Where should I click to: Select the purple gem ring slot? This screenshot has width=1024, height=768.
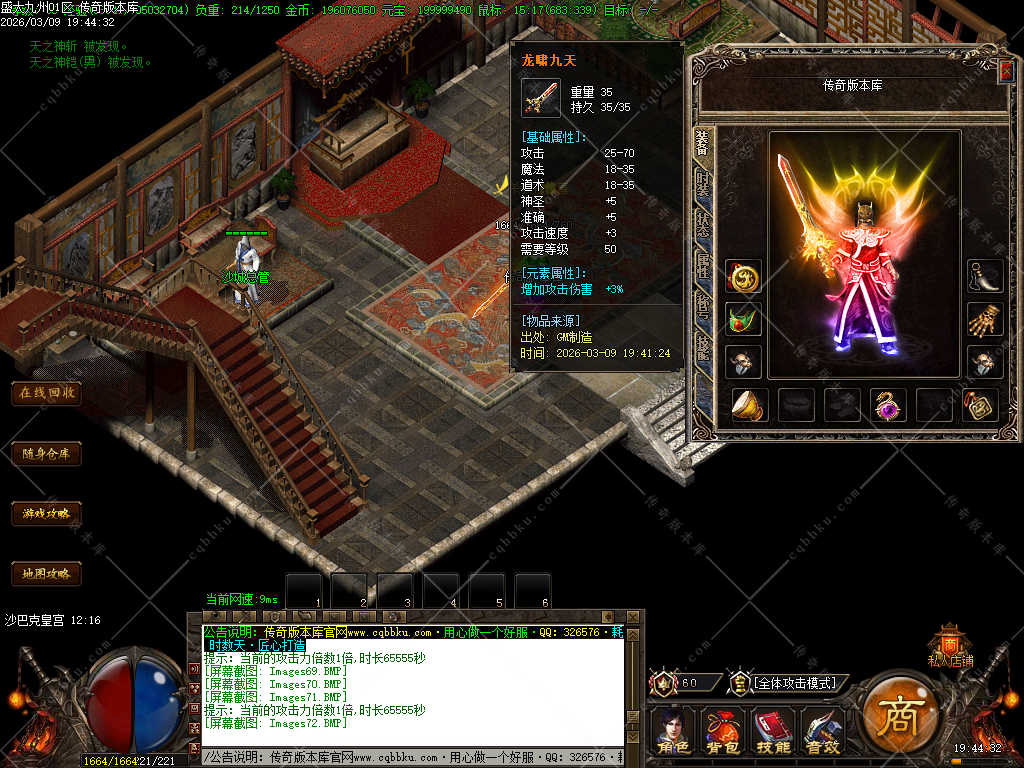click(x=888, y=405)
